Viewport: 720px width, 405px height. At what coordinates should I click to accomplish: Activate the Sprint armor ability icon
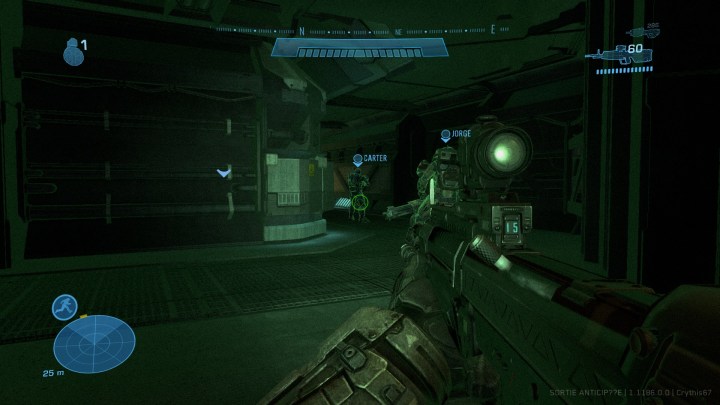[66, 307]
